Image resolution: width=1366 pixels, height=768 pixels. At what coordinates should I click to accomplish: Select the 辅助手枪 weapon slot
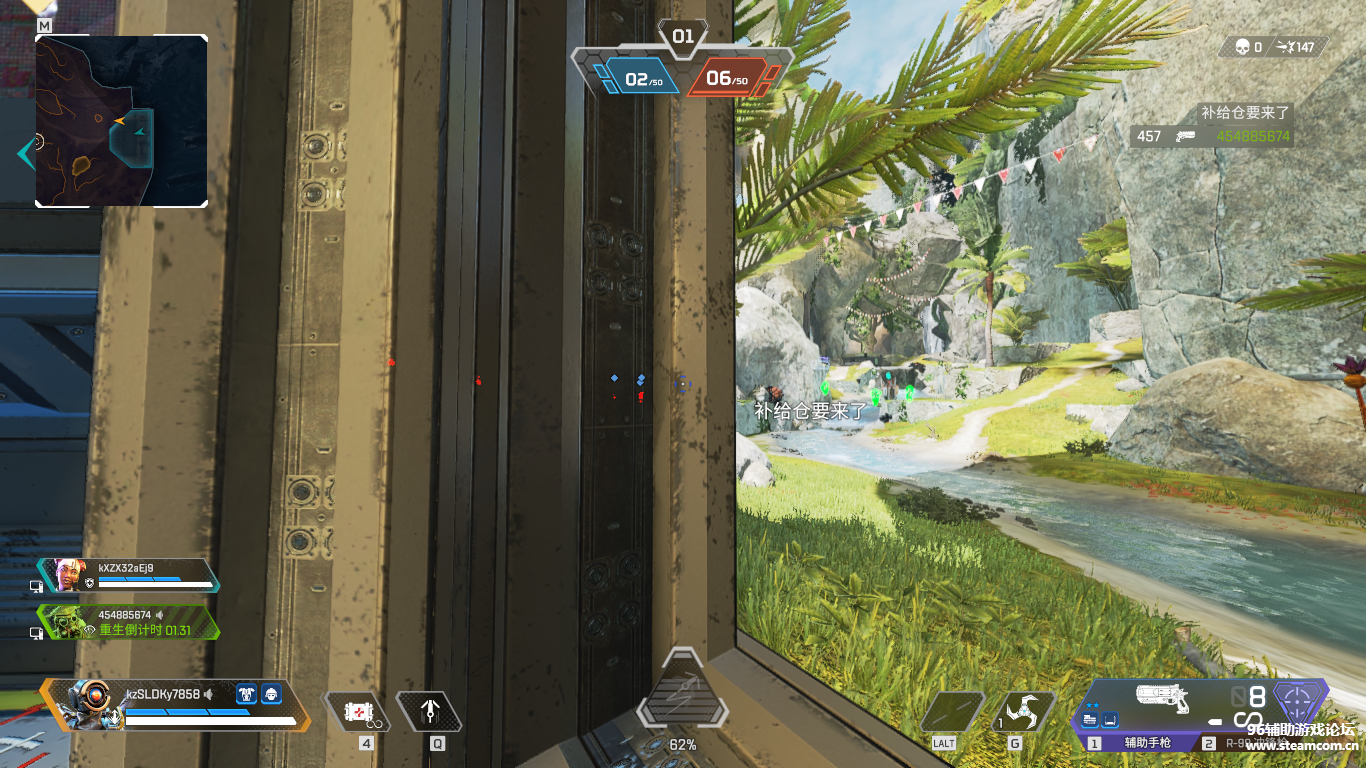pos(1144,743)
